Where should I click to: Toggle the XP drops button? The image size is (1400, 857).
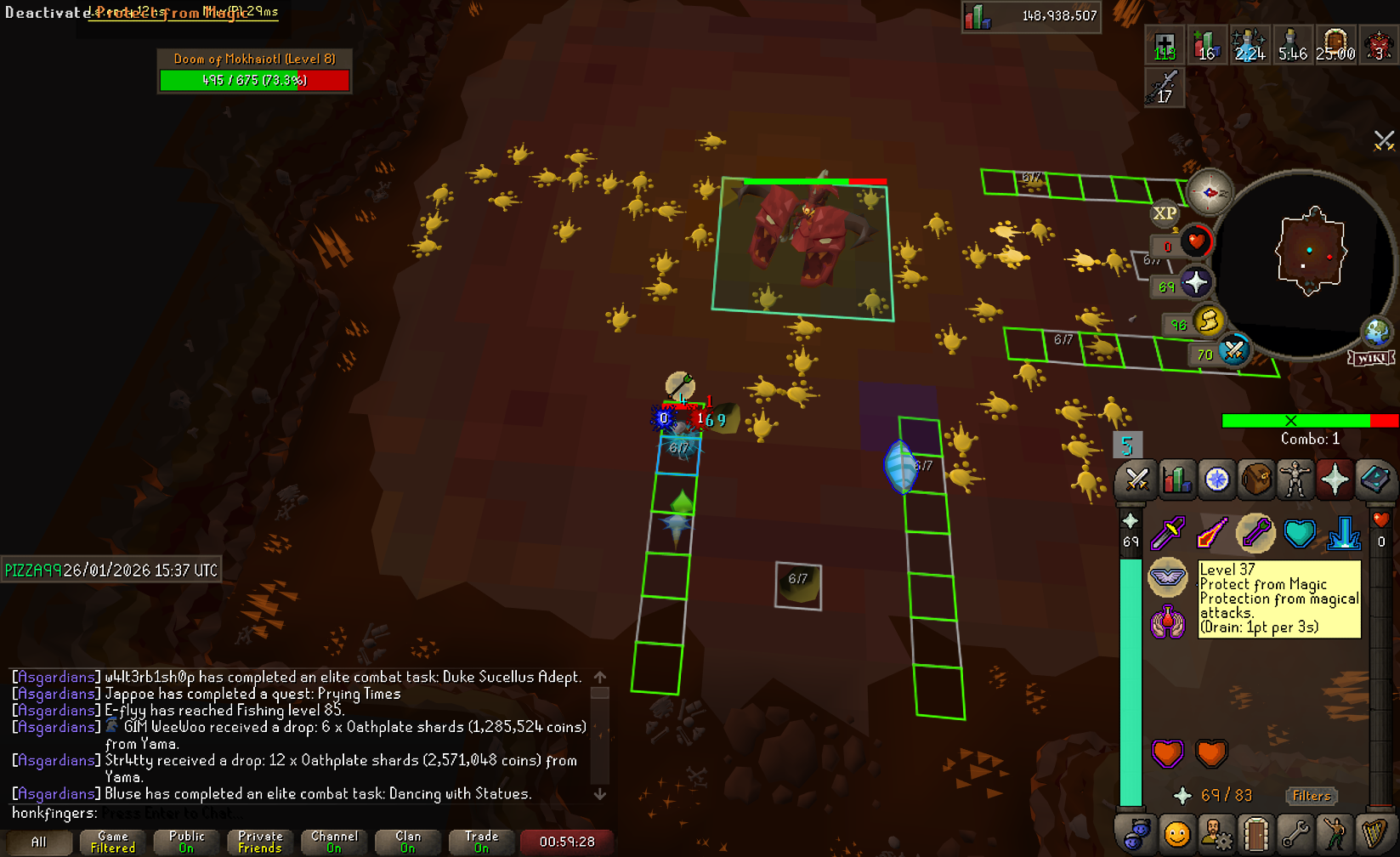point(1165,213)
